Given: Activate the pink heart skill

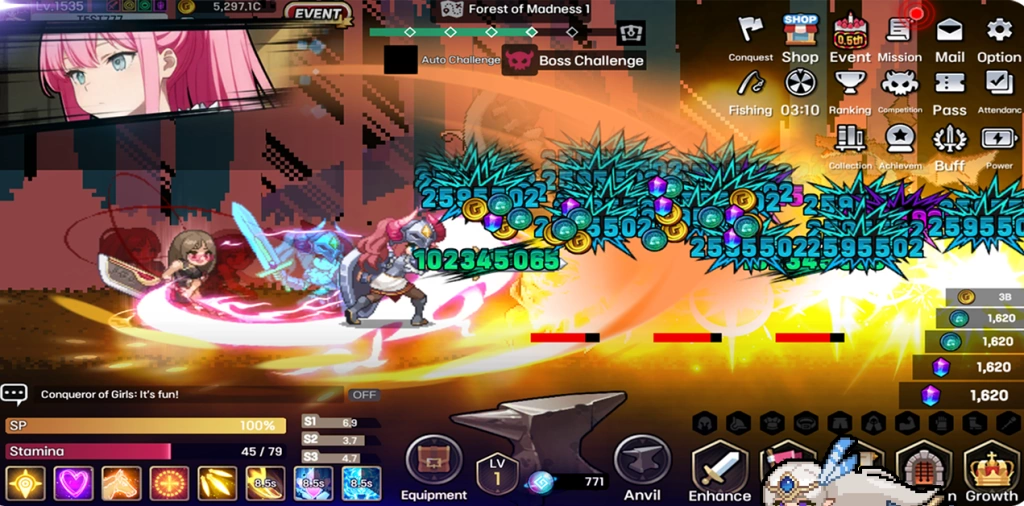Looking at the screenshot, I should point(73,484).
